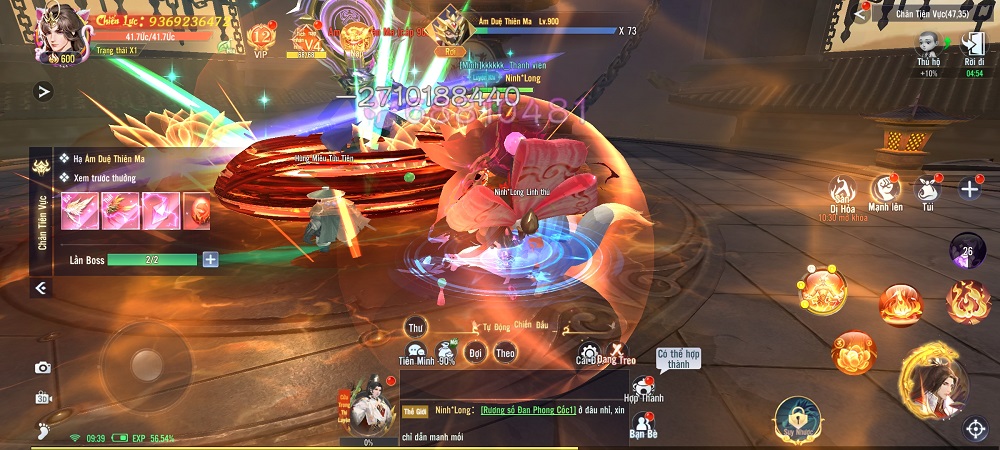This screenshot has height=450, width=1000.
Task: Select the Đợi pet command
Action: (x=476, y=353)
